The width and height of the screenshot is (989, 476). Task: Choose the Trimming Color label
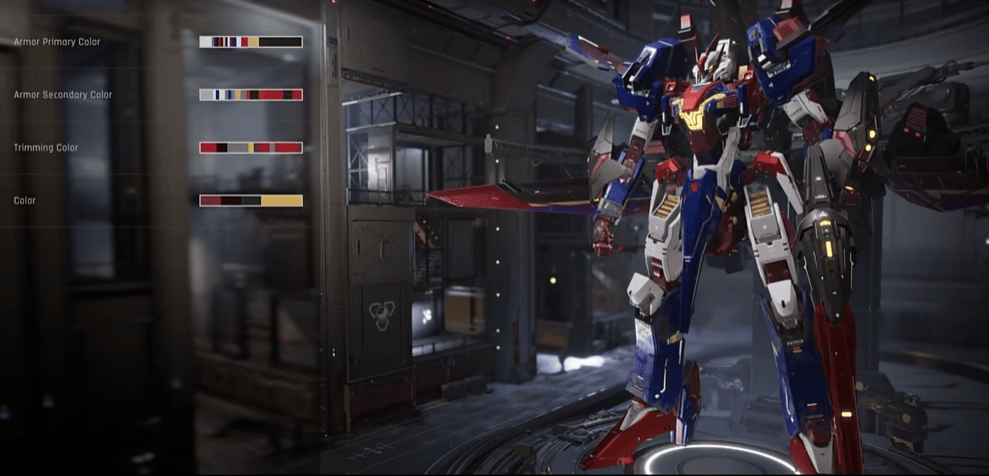[46, 148]
